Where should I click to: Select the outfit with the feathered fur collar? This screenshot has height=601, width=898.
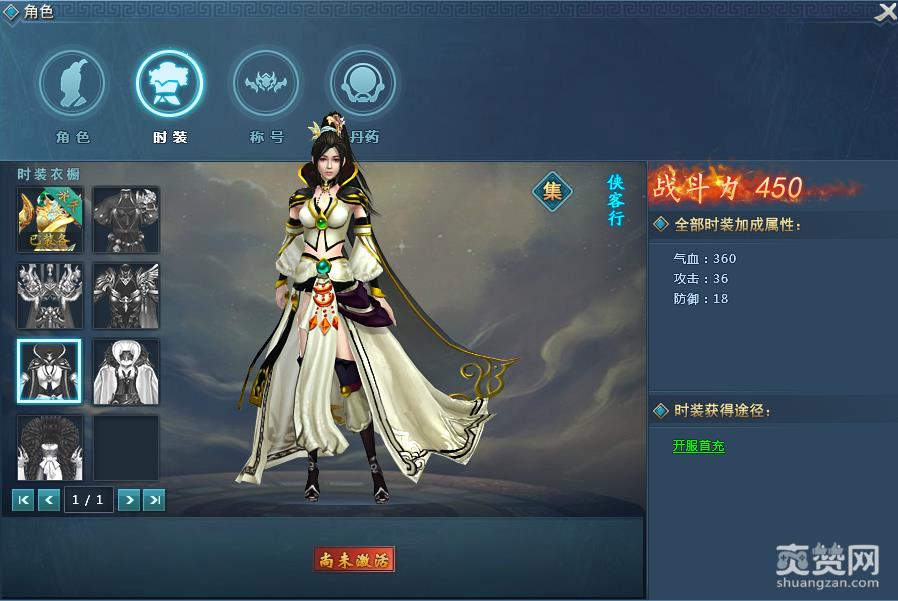49,447
